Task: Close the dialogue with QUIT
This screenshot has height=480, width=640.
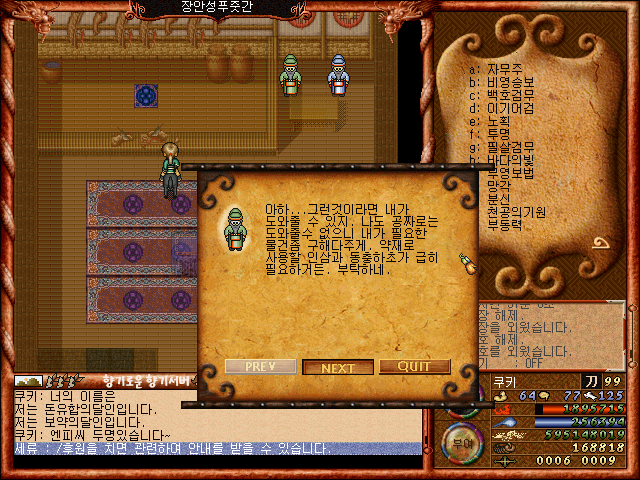Action: [x=414, y=366]
